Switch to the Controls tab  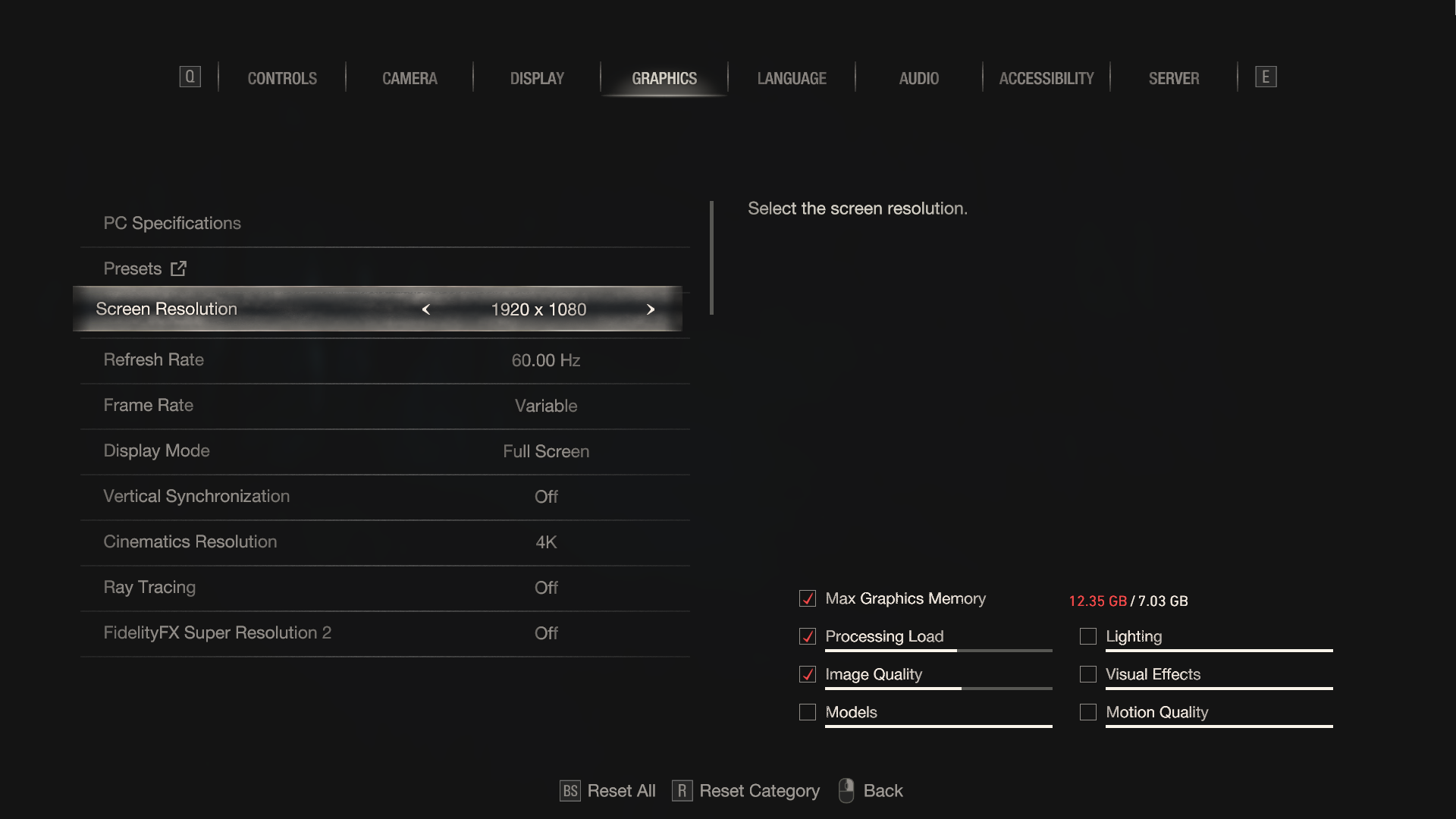[x=282, y=78]
